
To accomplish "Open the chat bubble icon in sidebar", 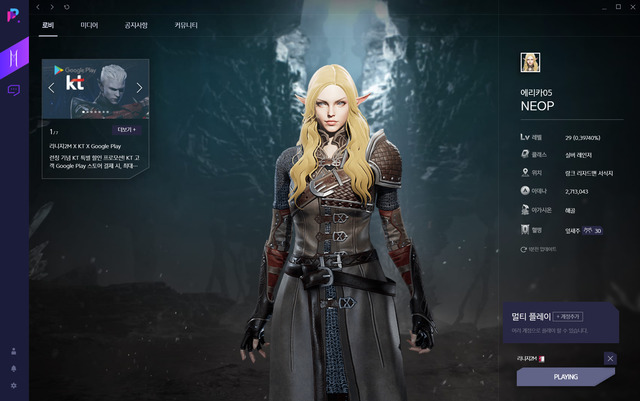I will tap(14, 90).
